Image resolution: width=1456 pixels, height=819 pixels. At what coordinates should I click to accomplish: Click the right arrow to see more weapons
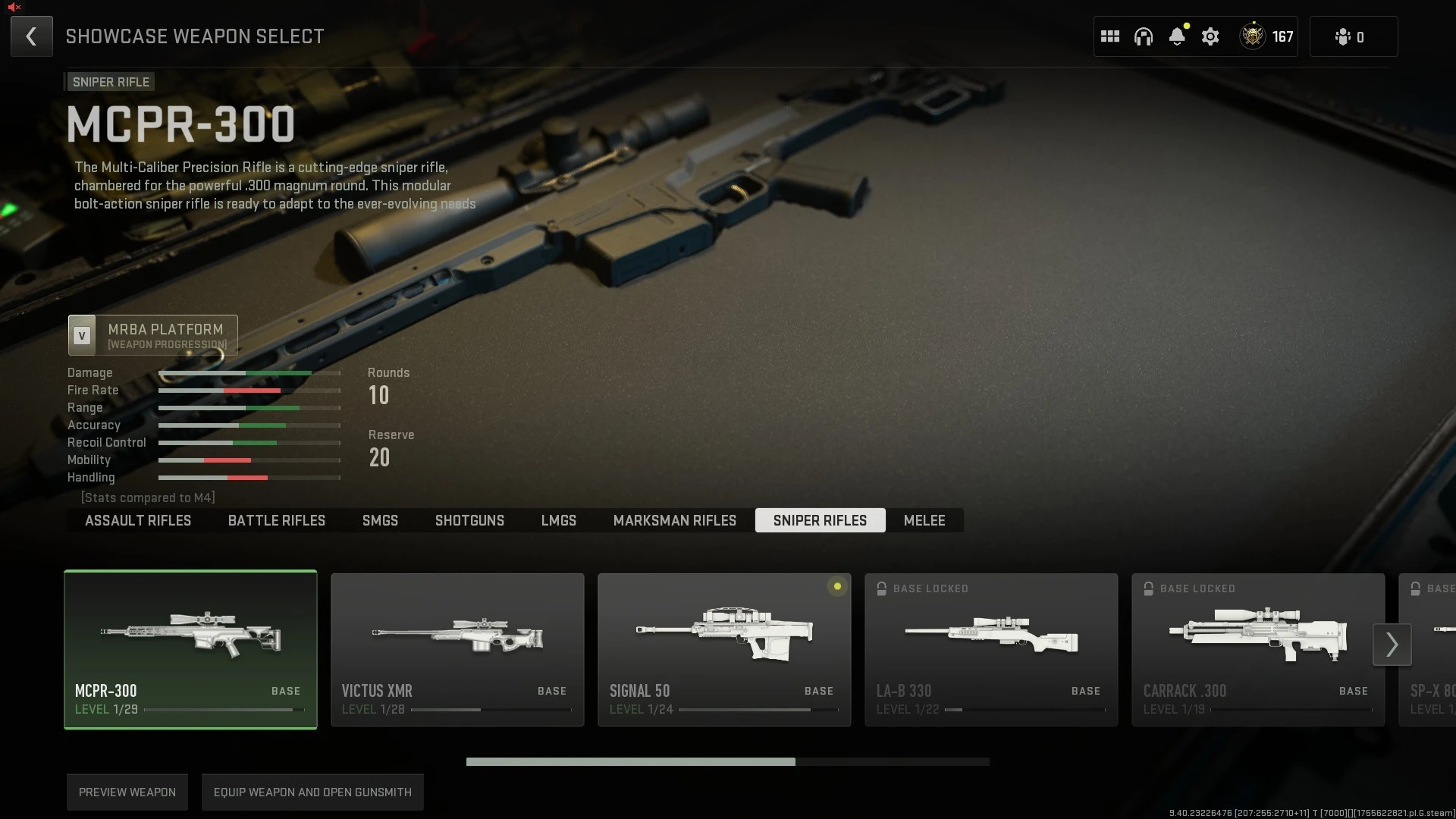[x=1392, y=644]
